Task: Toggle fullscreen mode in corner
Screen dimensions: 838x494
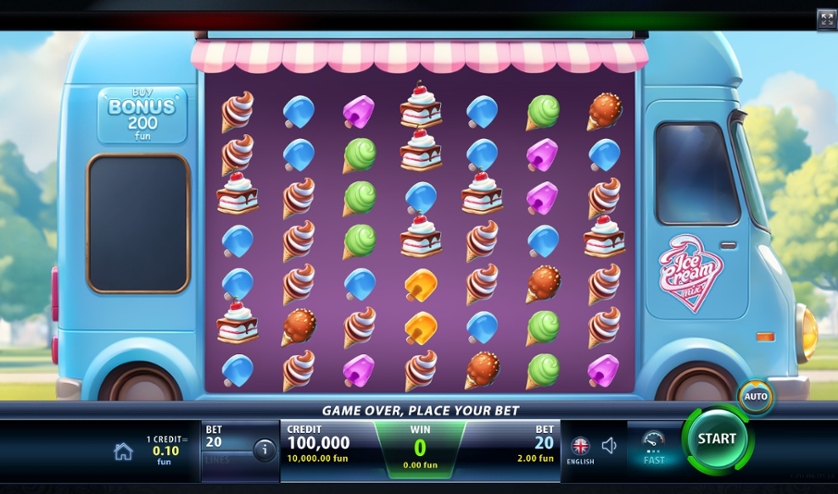Action: (x=826, y=19)
